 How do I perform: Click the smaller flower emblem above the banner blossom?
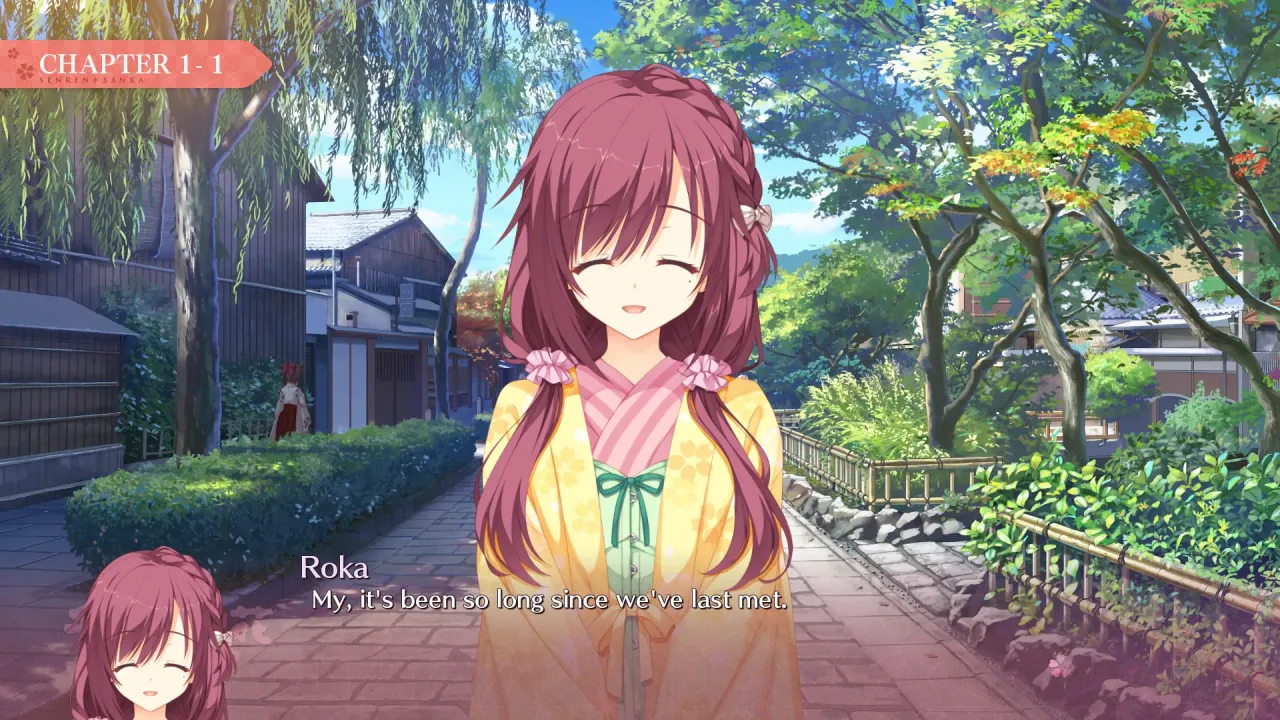[12, 55]
